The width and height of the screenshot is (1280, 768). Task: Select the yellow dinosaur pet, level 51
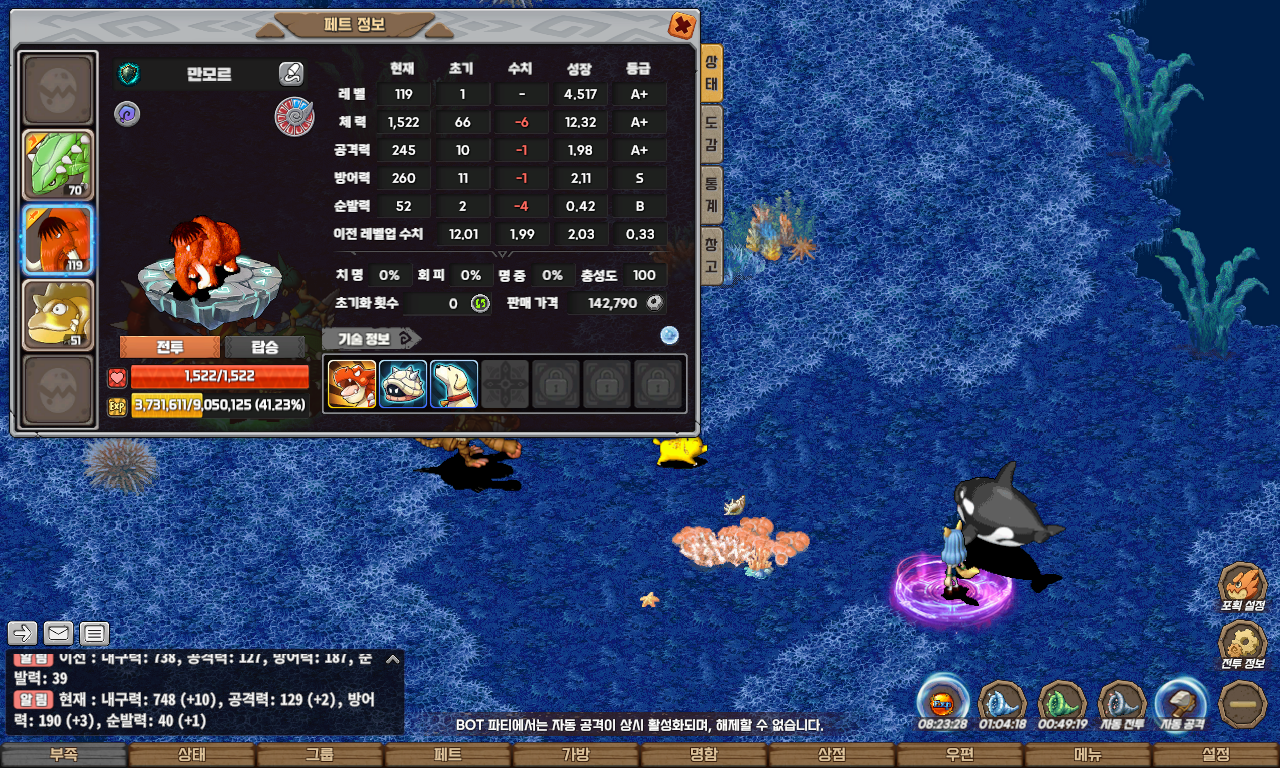(x=58, y=315)
